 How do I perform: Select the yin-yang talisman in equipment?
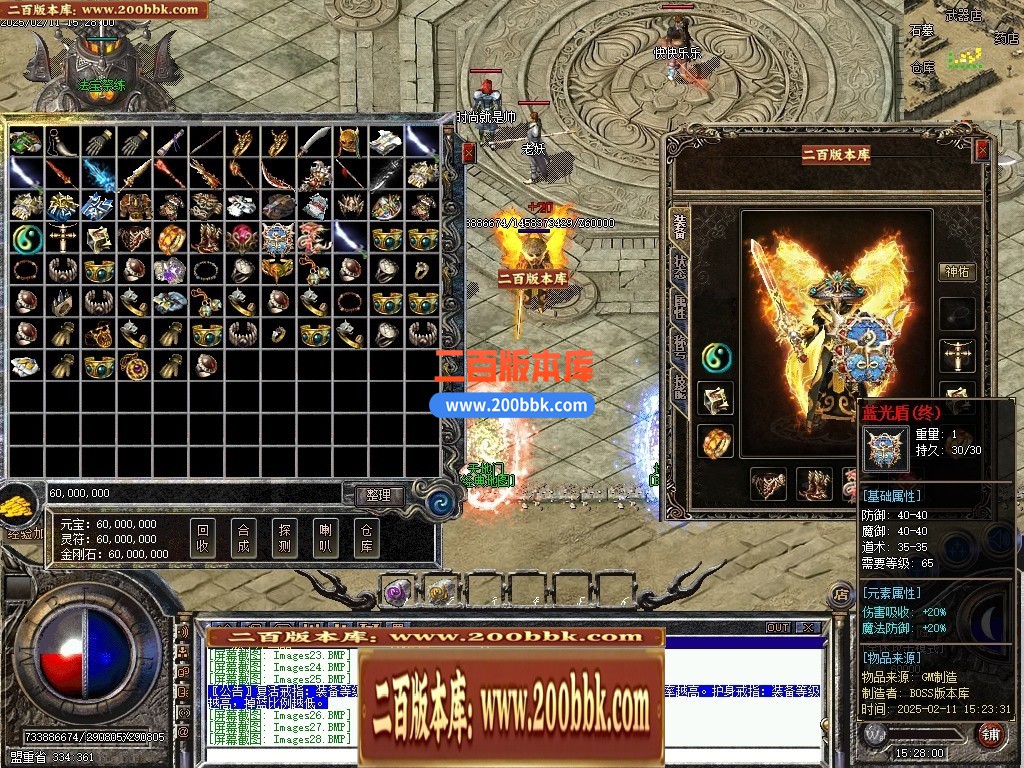(716, 355)
